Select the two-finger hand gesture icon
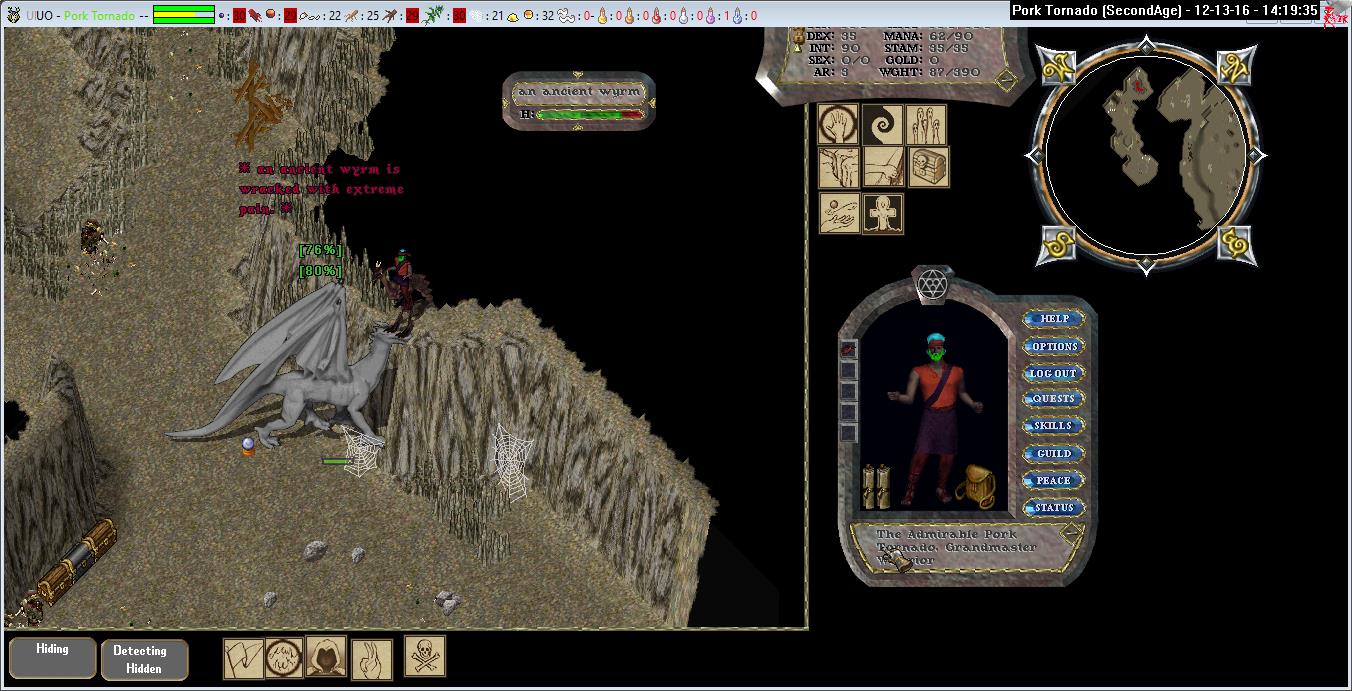This screenshot has height=691, width=1352. coord(371,659)
